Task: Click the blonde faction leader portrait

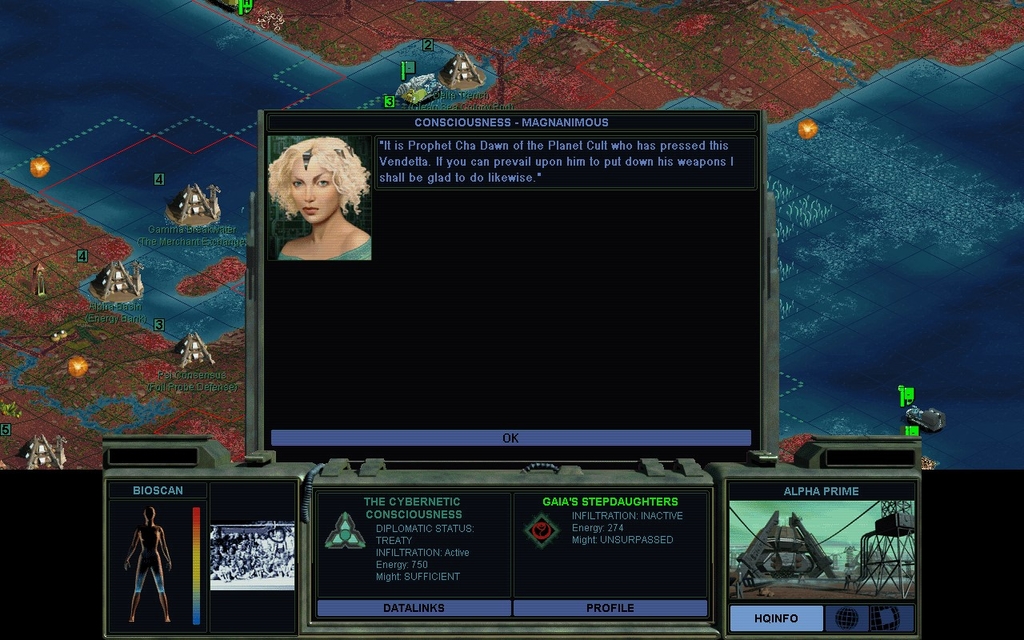Action: click(x=319, y=198)
